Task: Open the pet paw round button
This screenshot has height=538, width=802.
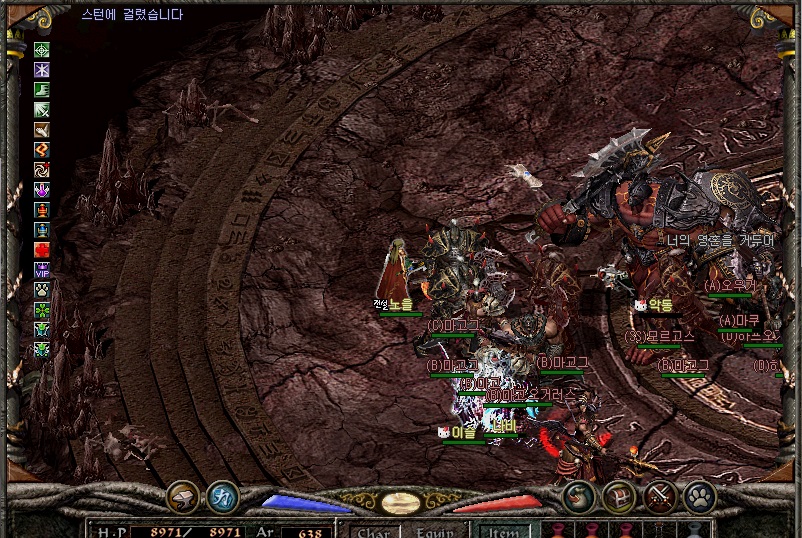Action: click(699, 495)
